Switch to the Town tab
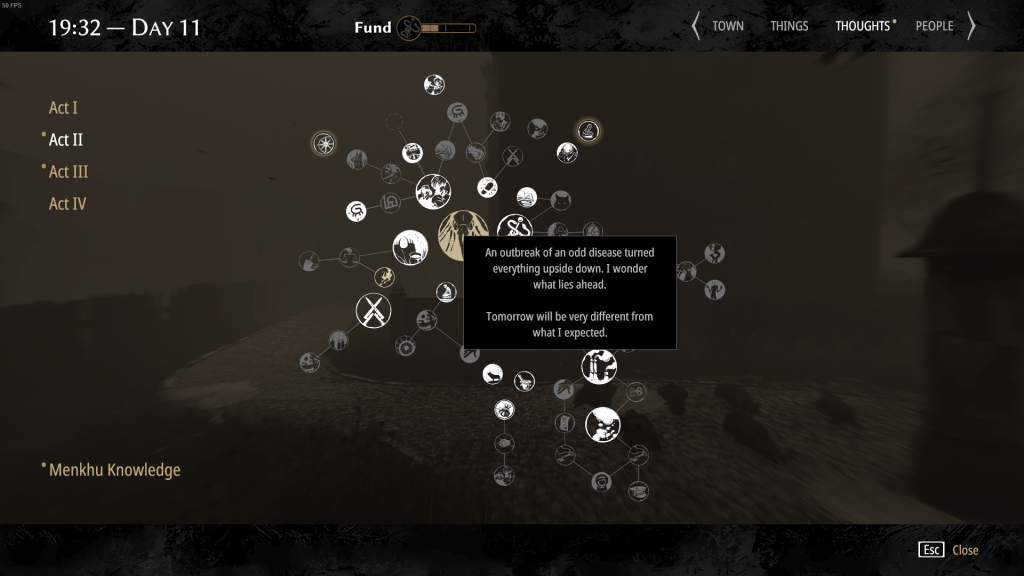The width and height of the screenshot is (1024, 576). pyautogui.click(x=728, y=26)
